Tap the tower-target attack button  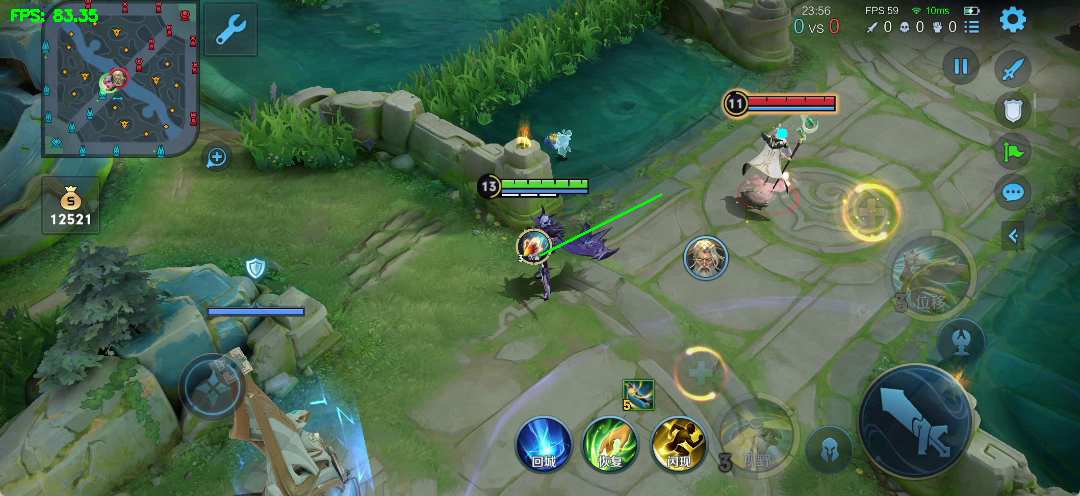[x=961, y=340]
